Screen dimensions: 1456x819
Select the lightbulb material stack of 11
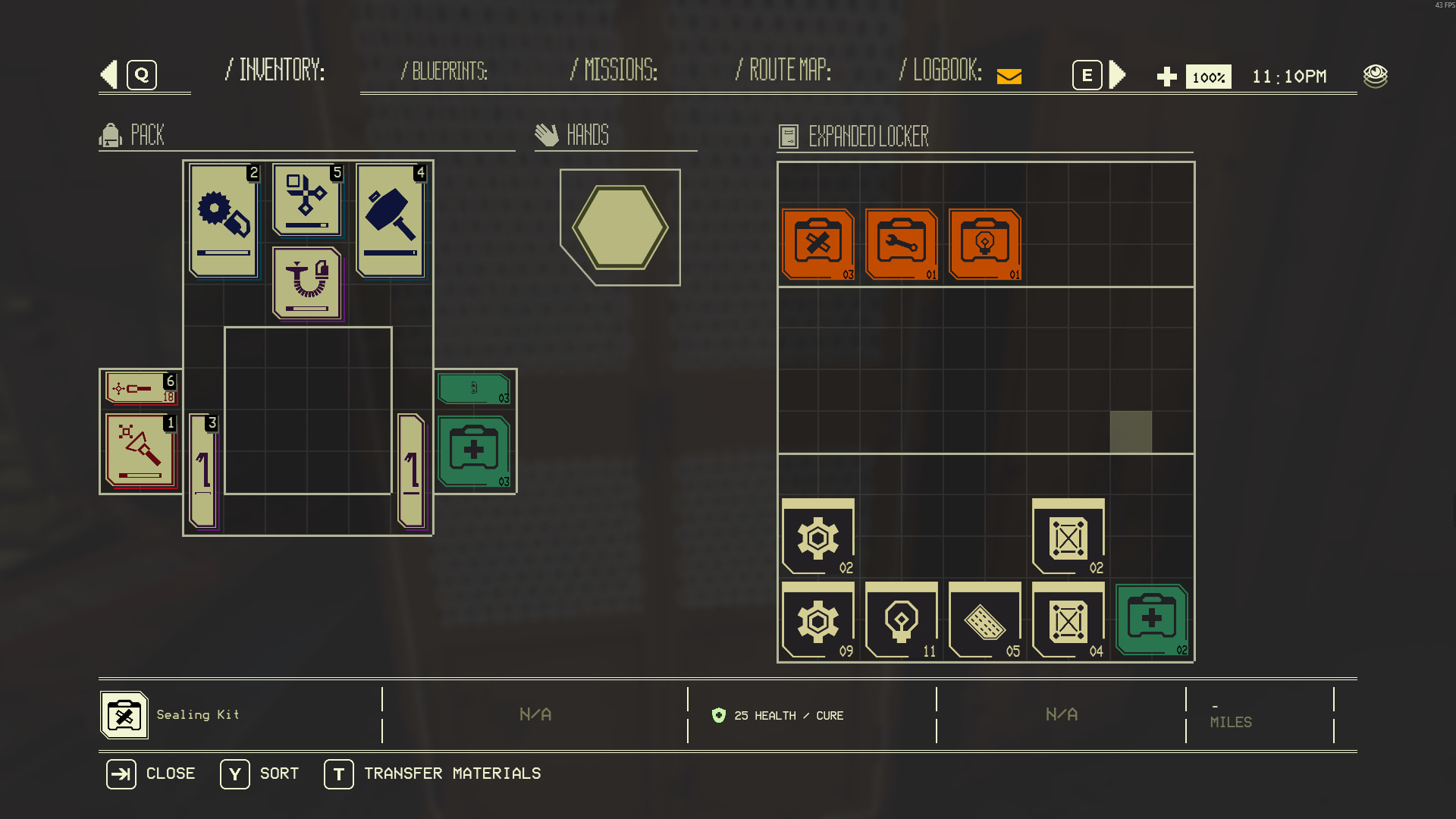pos(902,620)
